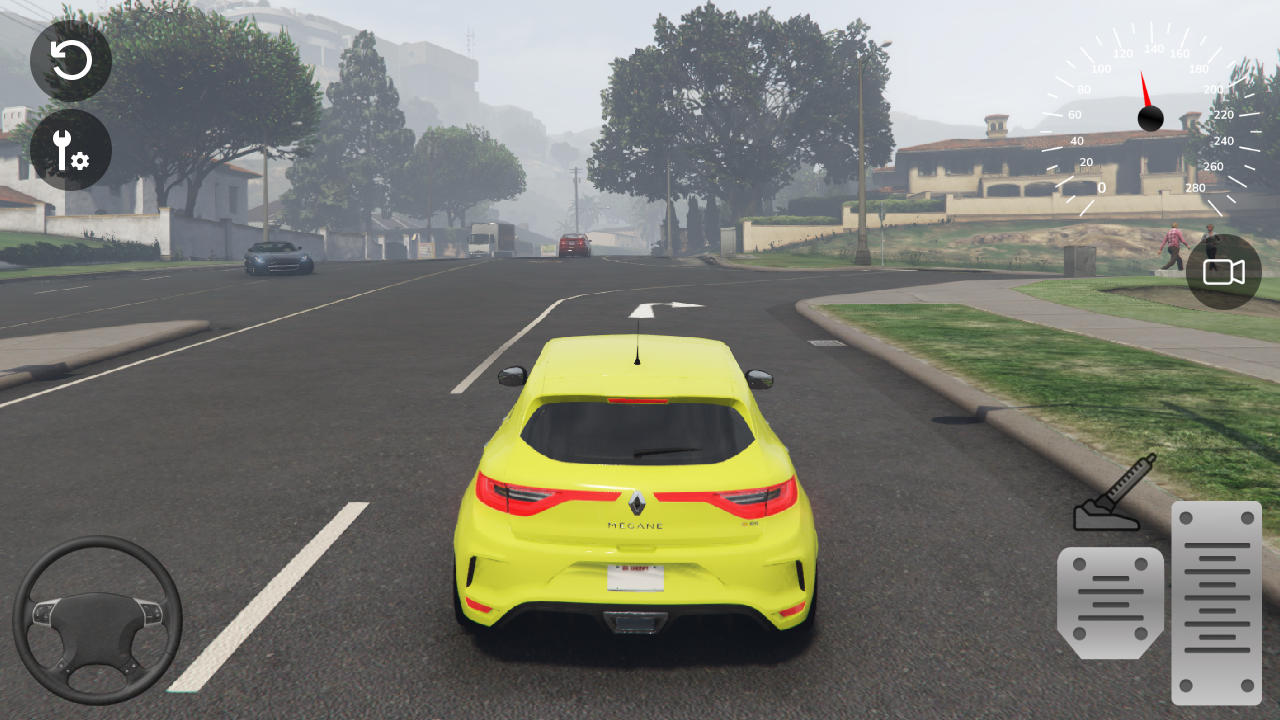
Task: Tap the wrench icon to tune the car
Action: pos(70,151)
